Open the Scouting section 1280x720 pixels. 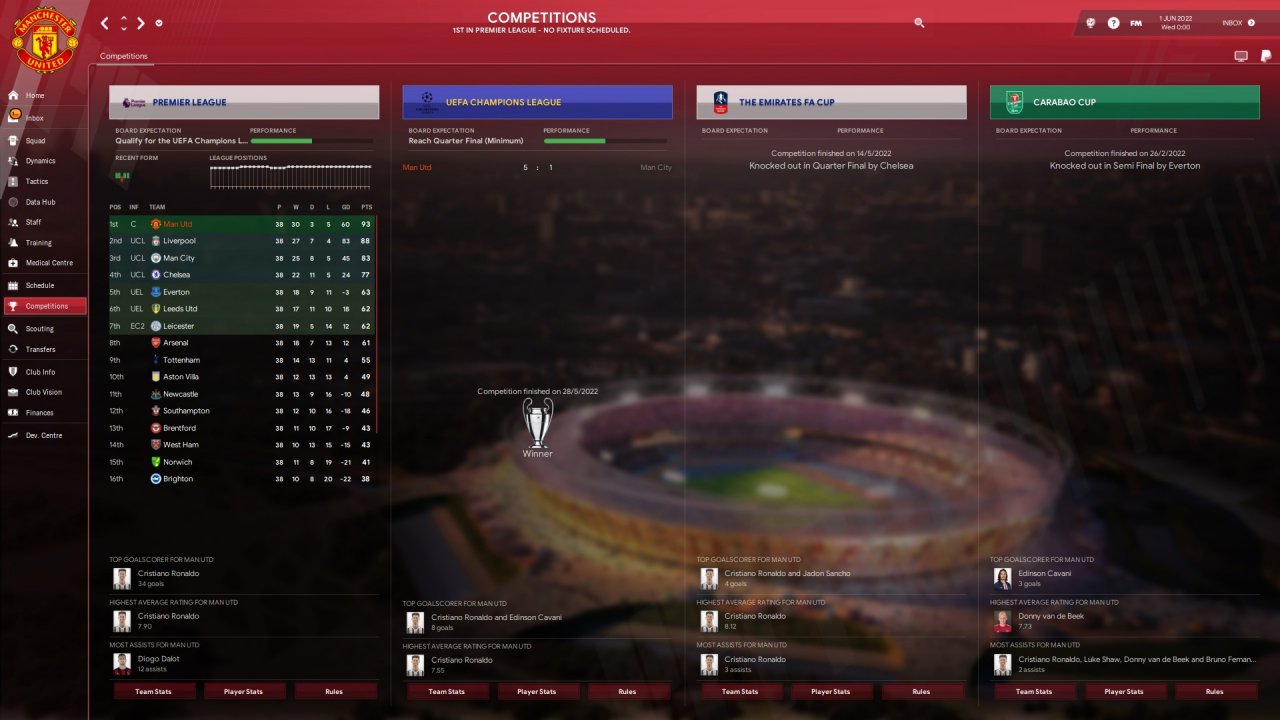(39, 328)
